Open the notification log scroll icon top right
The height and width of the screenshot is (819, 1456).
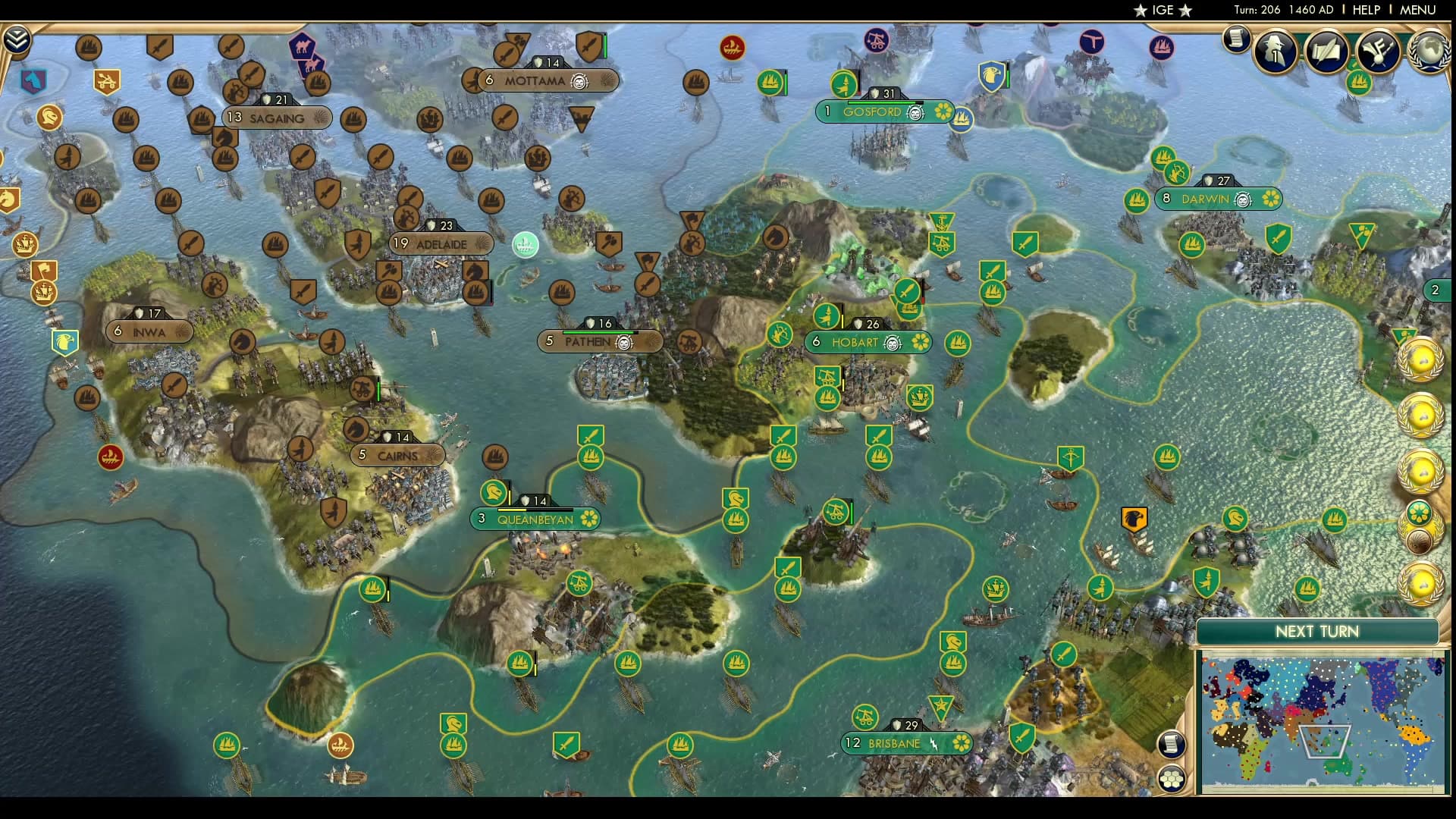tap(1236, 41)
